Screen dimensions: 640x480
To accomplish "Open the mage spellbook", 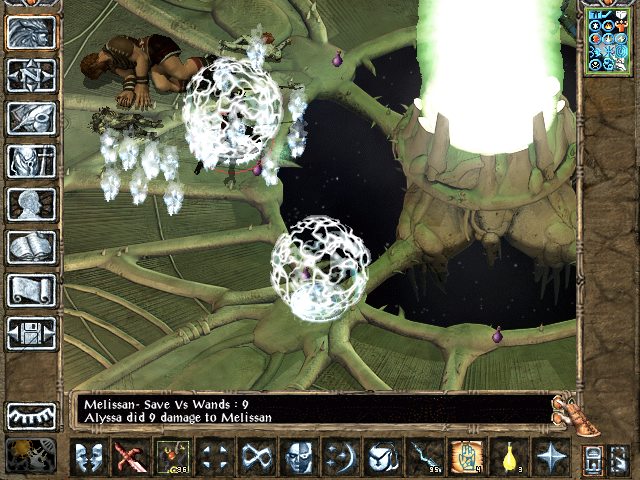I will pos(31,246).
